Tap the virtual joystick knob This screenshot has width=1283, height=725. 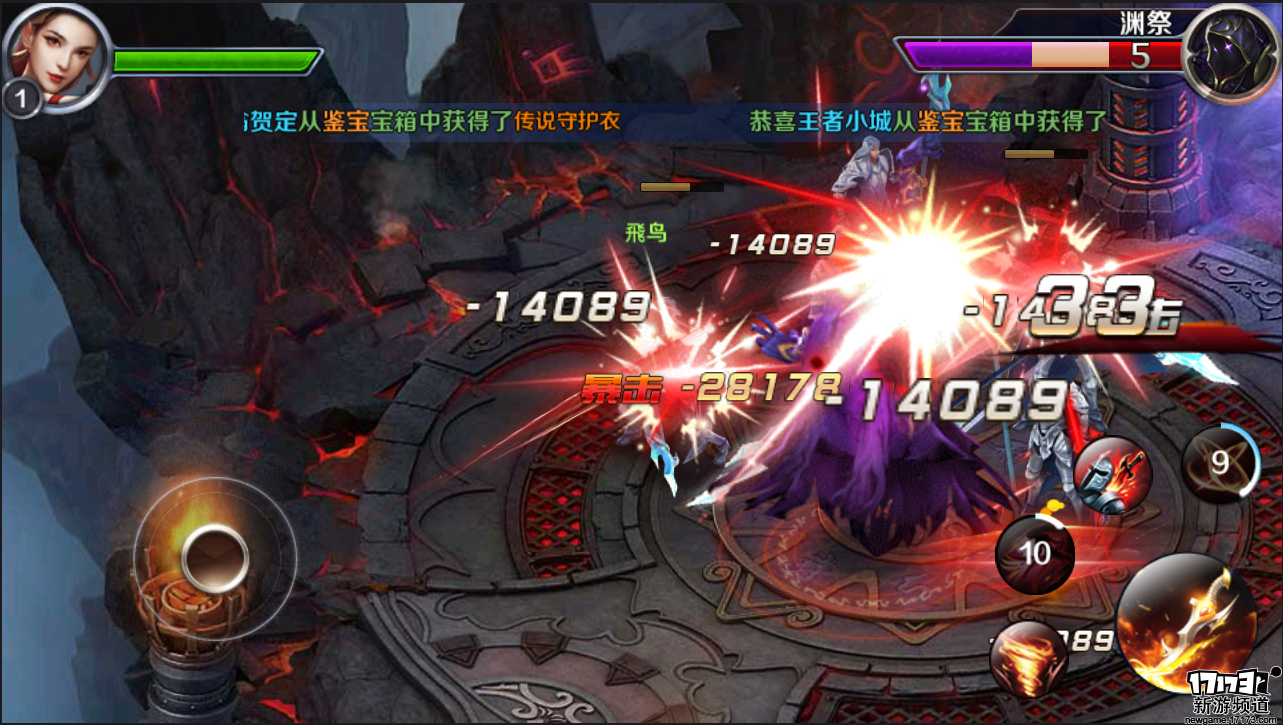pyautogui.click(x=214, y=556)
